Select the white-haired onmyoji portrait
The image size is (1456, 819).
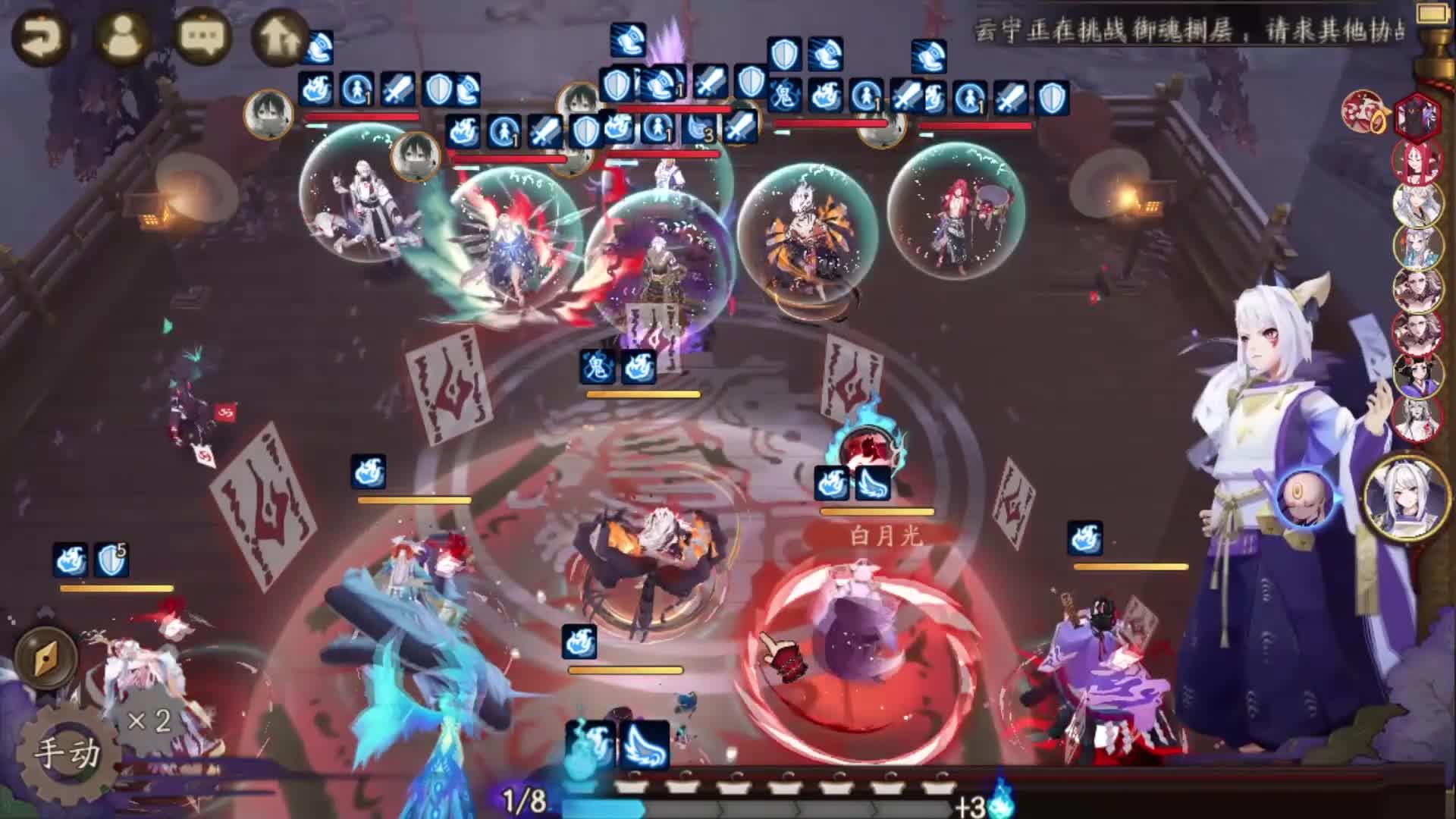coord(1406,497)
